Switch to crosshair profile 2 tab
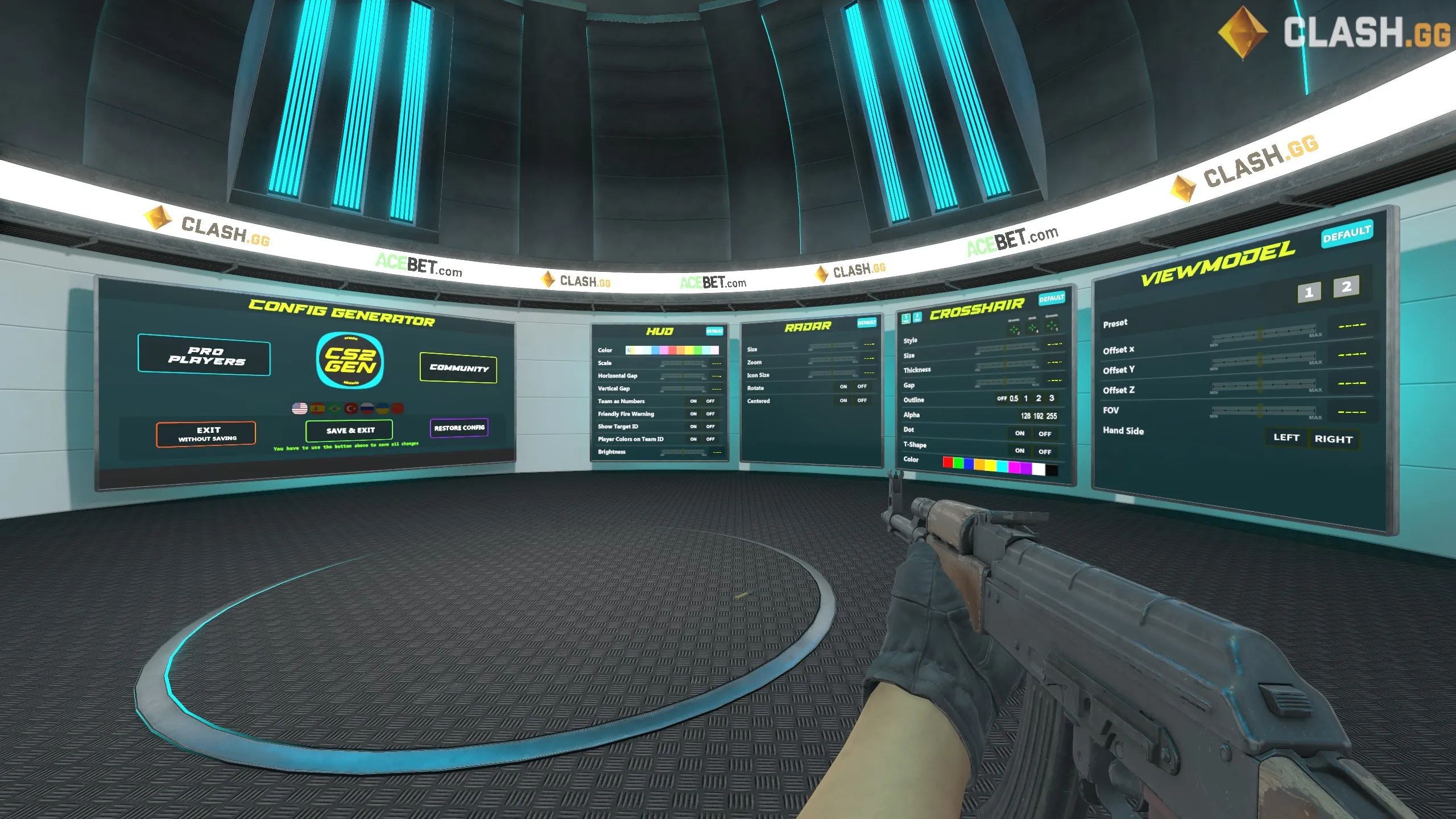This screenshot has width=1456, height=819. pyautogui.click(x=917, y=318)
